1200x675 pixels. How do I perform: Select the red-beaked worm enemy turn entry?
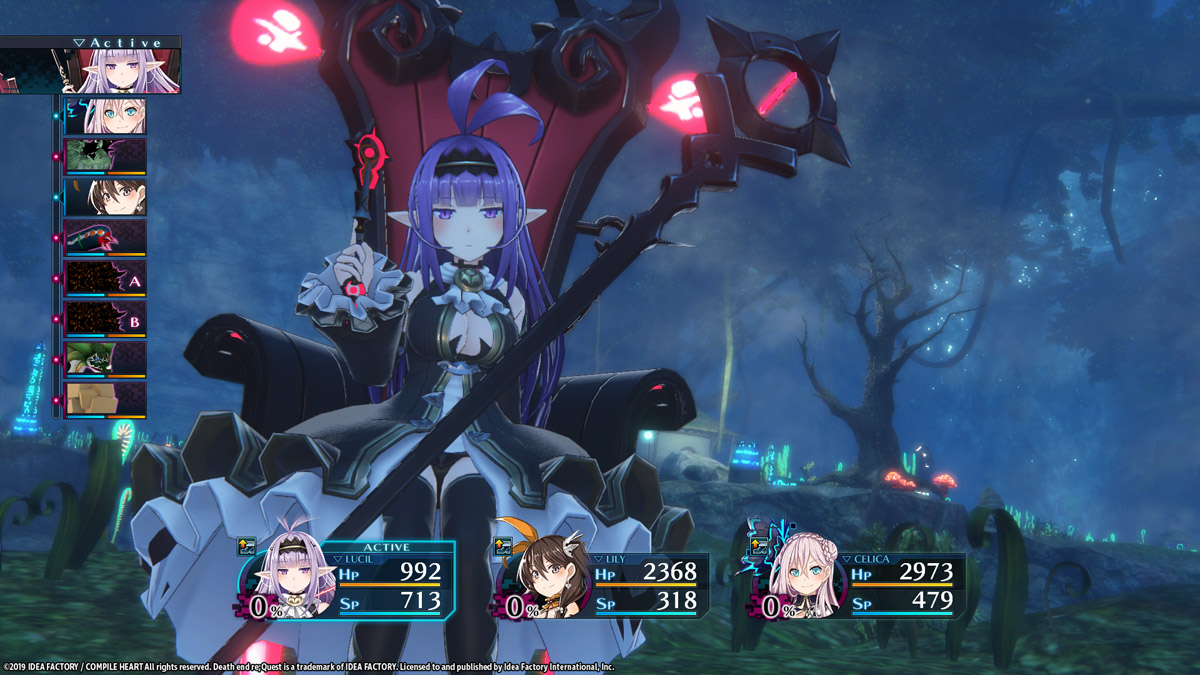pyautogui.click(x=105, y=238)
